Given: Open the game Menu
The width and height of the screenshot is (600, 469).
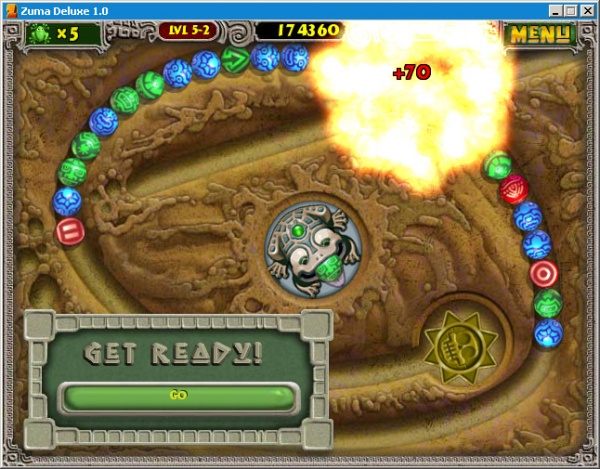Looking at the screenshot, I should tap(538, 34).
